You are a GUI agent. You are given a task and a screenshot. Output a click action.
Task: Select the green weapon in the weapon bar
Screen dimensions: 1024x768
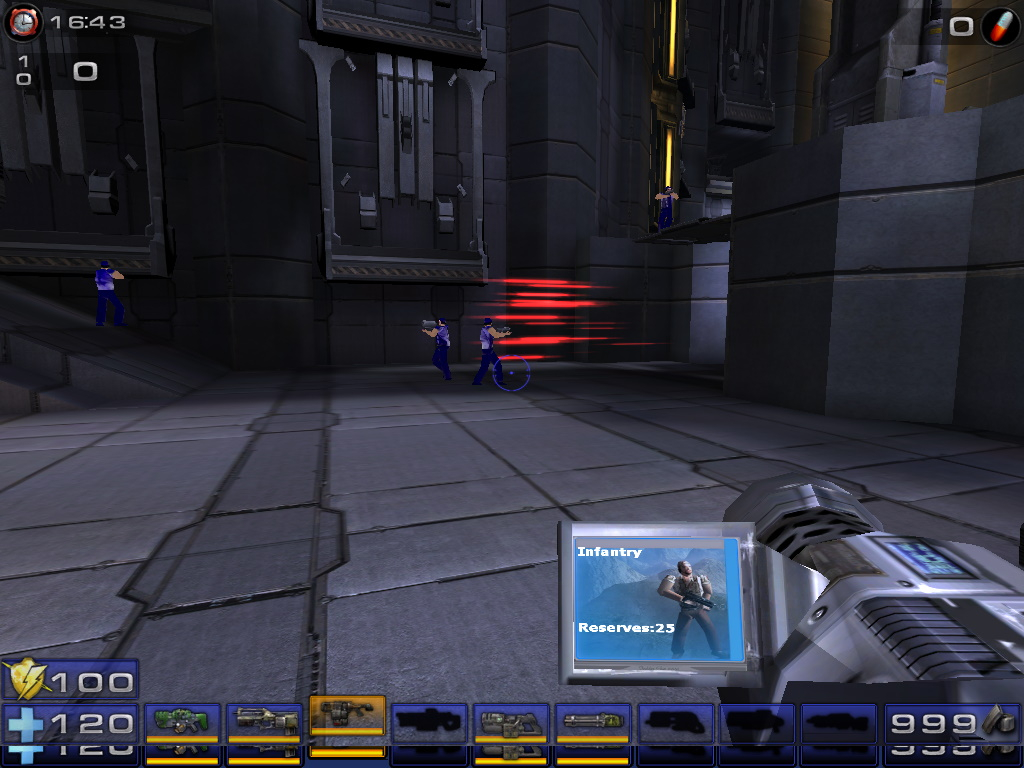(182, 721)
